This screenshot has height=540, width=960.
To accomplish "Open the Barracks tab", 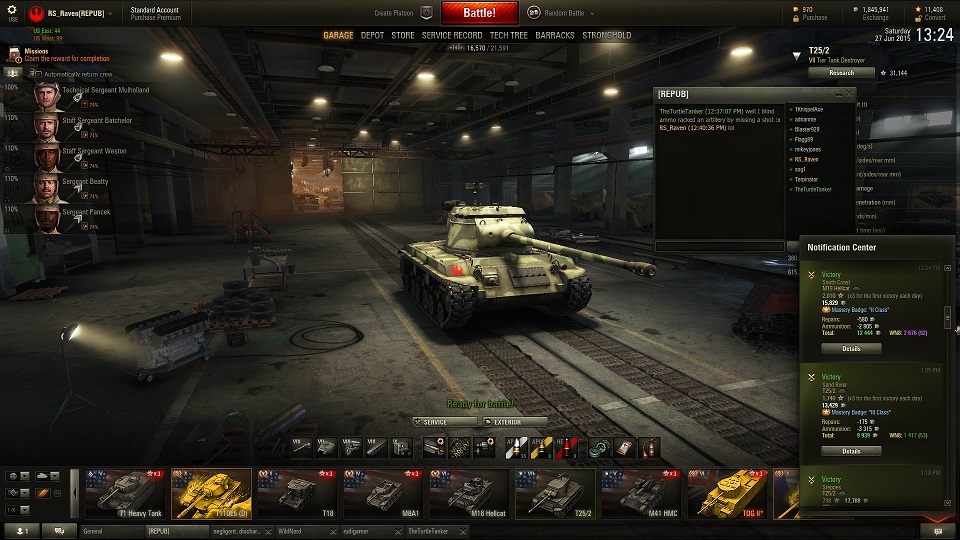I will 555,35.
